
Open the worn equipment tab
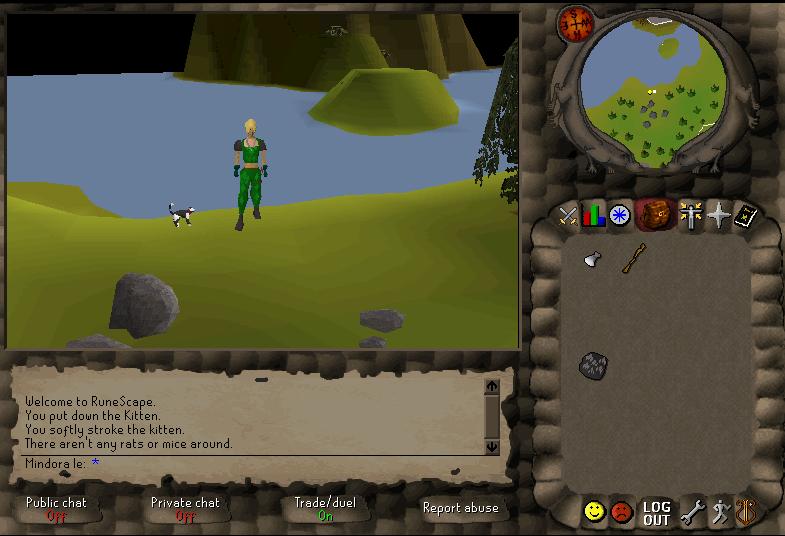[691, 216]
